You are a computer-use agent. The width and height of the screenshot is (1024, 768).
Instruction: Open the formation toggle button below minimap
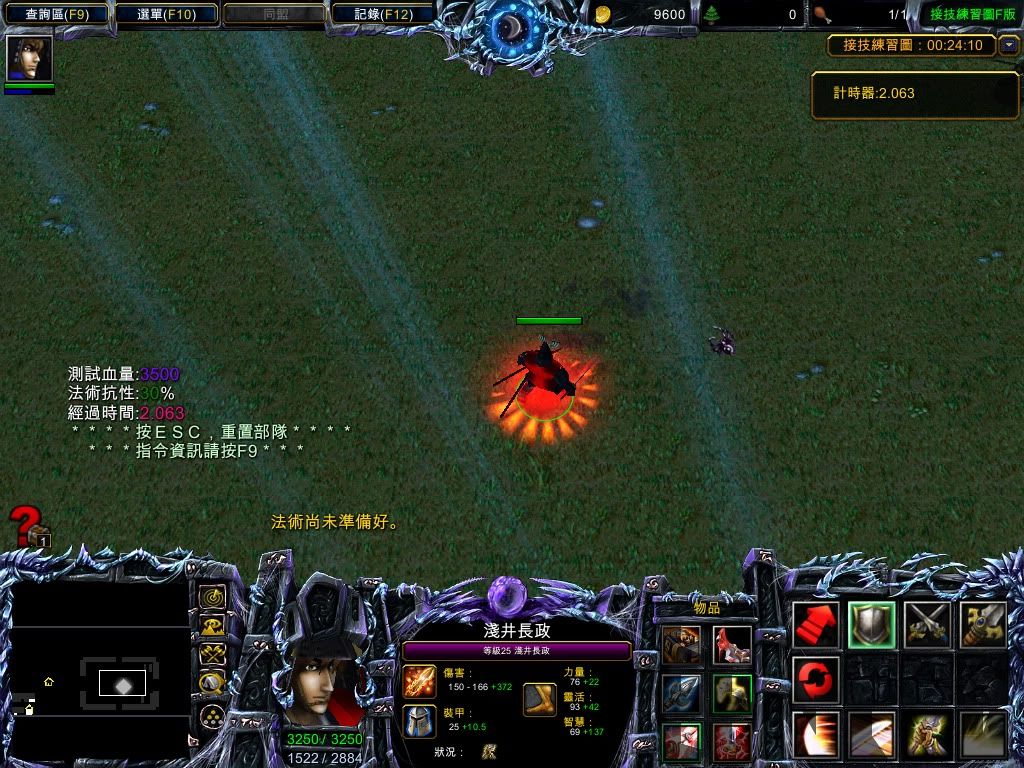tap(212, 716)
